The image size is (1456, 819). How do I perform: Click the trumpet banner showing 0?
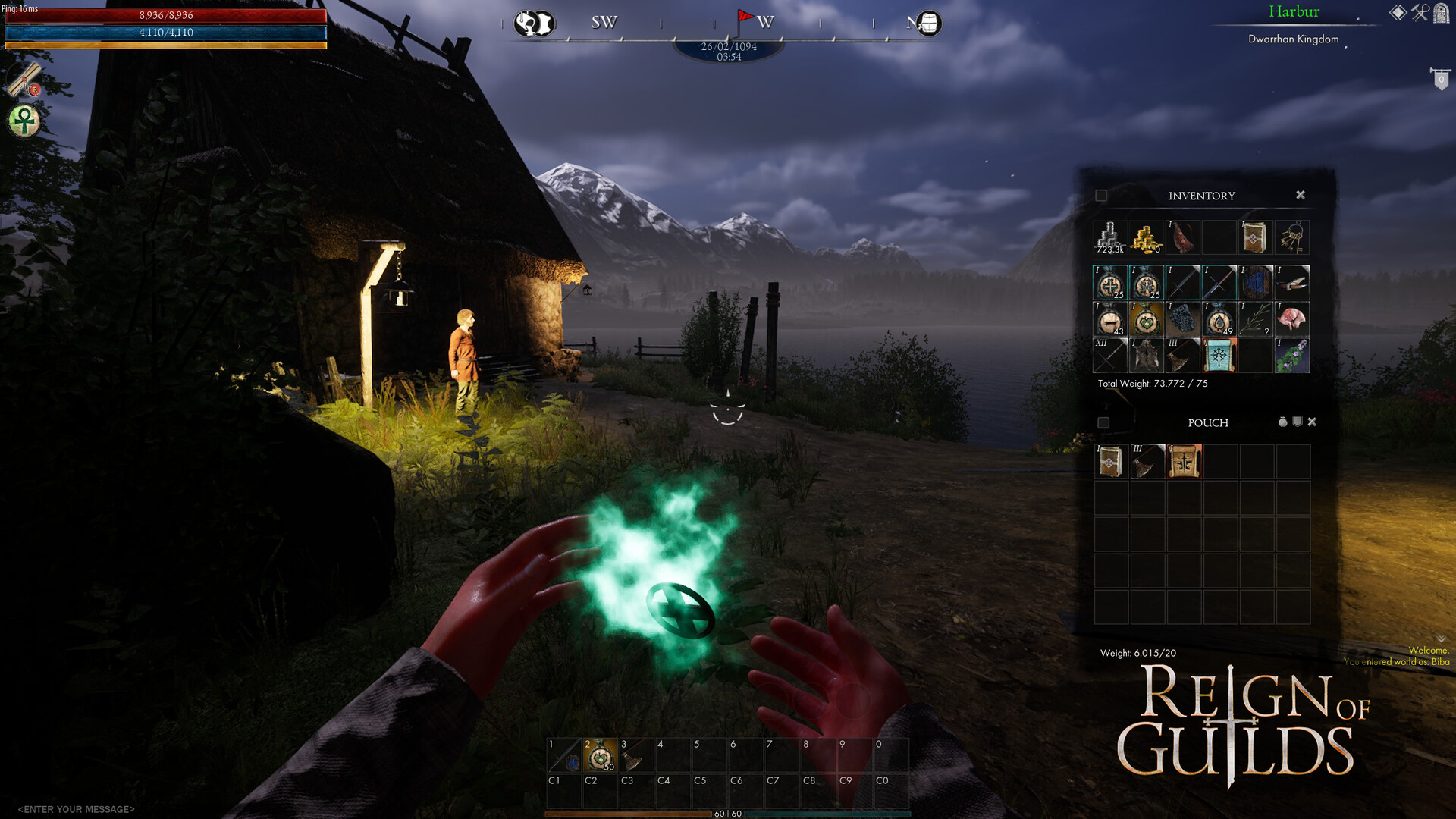(x=1441, y=77)
